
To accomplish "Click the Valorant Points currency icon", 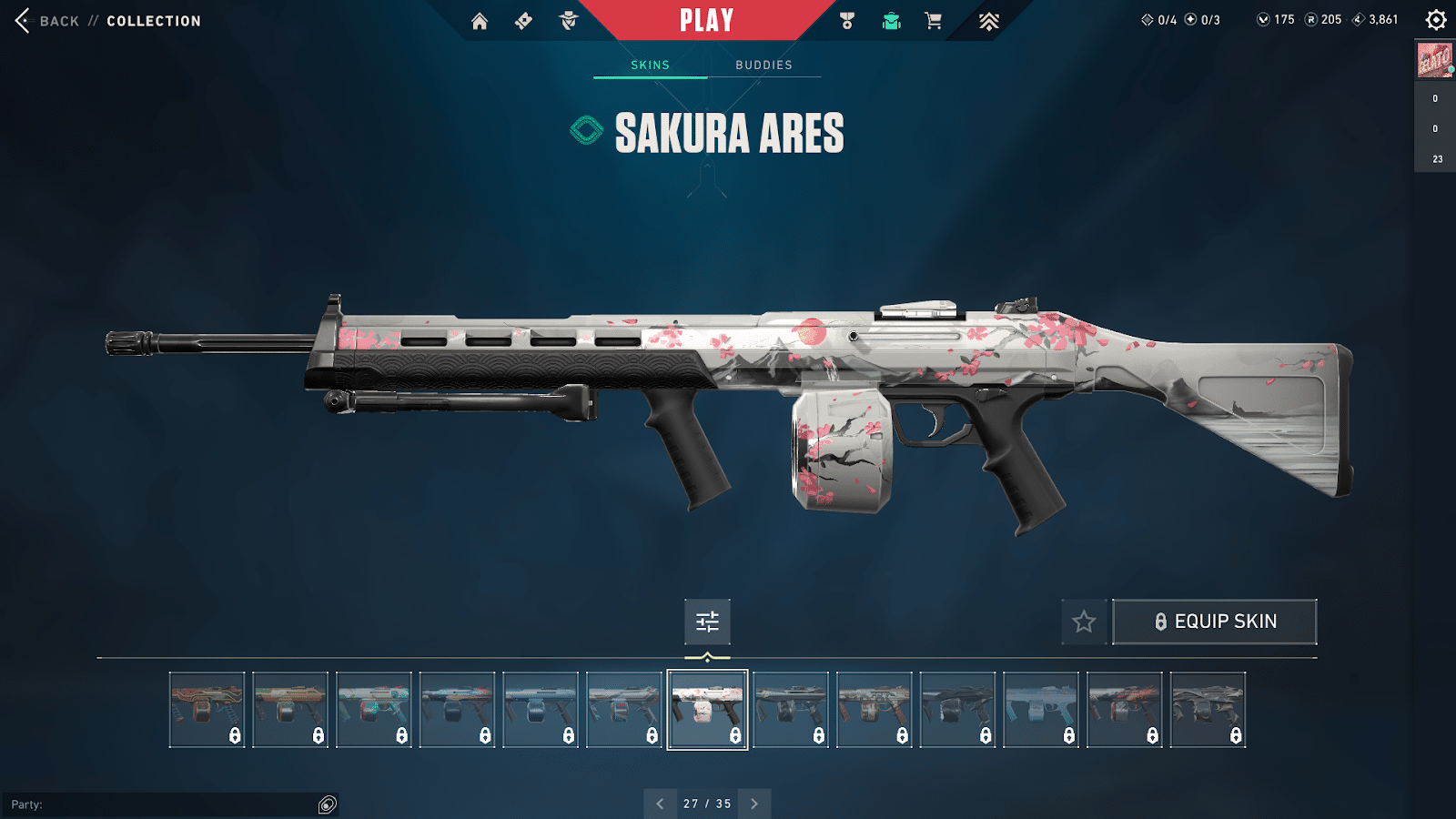I will (1265, 18).
